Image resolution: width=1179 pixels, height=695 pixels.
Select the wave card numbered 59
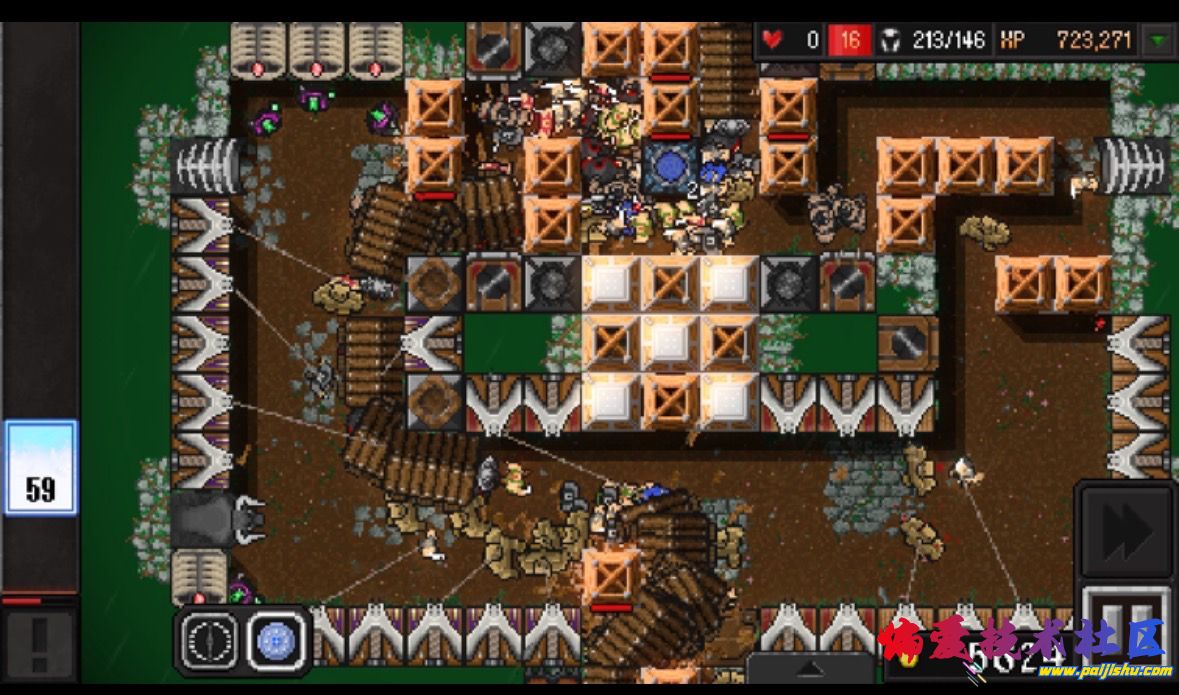[x=40, y=468]
